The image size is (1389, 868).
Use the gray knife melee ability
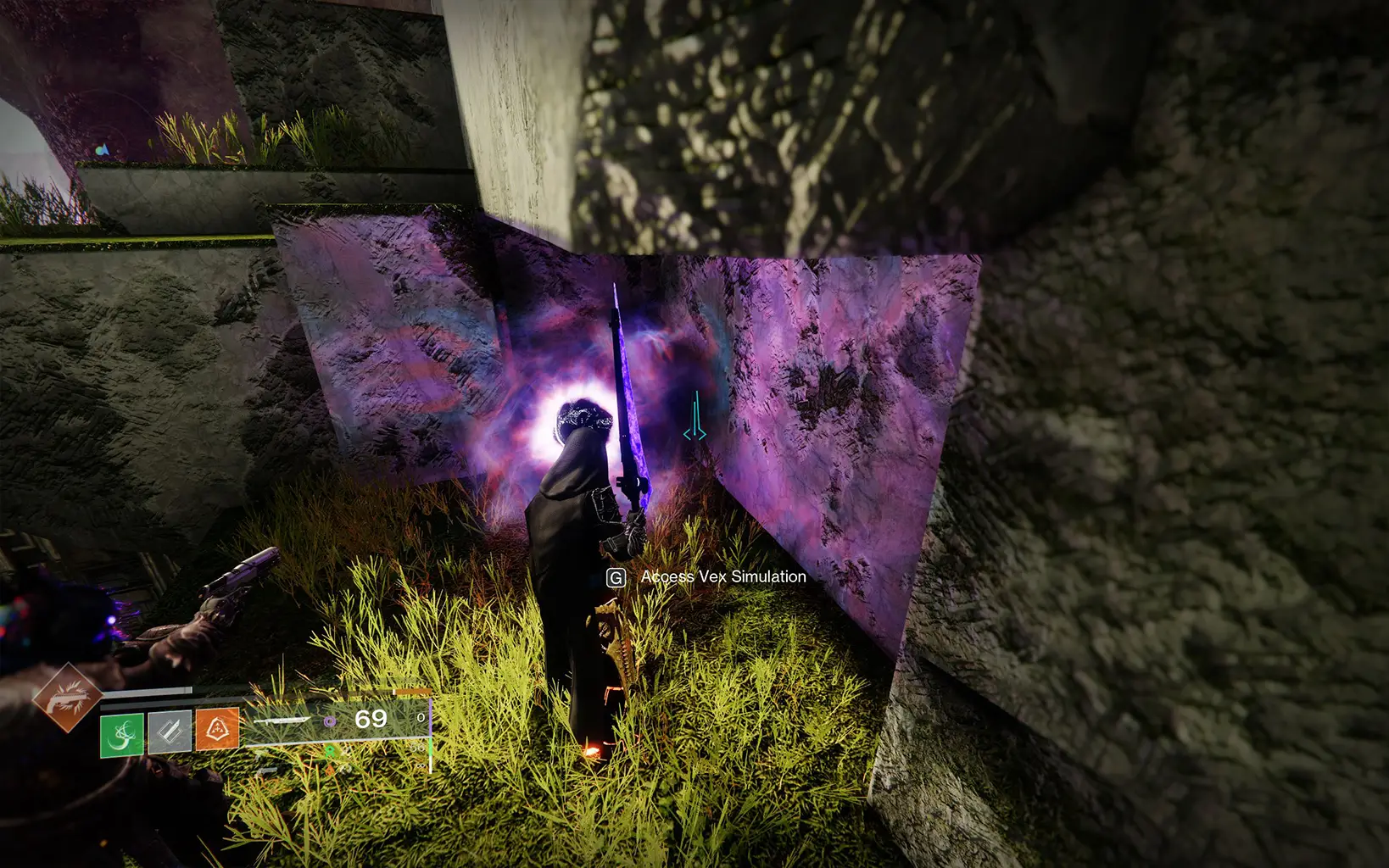[x=170, y=732]
